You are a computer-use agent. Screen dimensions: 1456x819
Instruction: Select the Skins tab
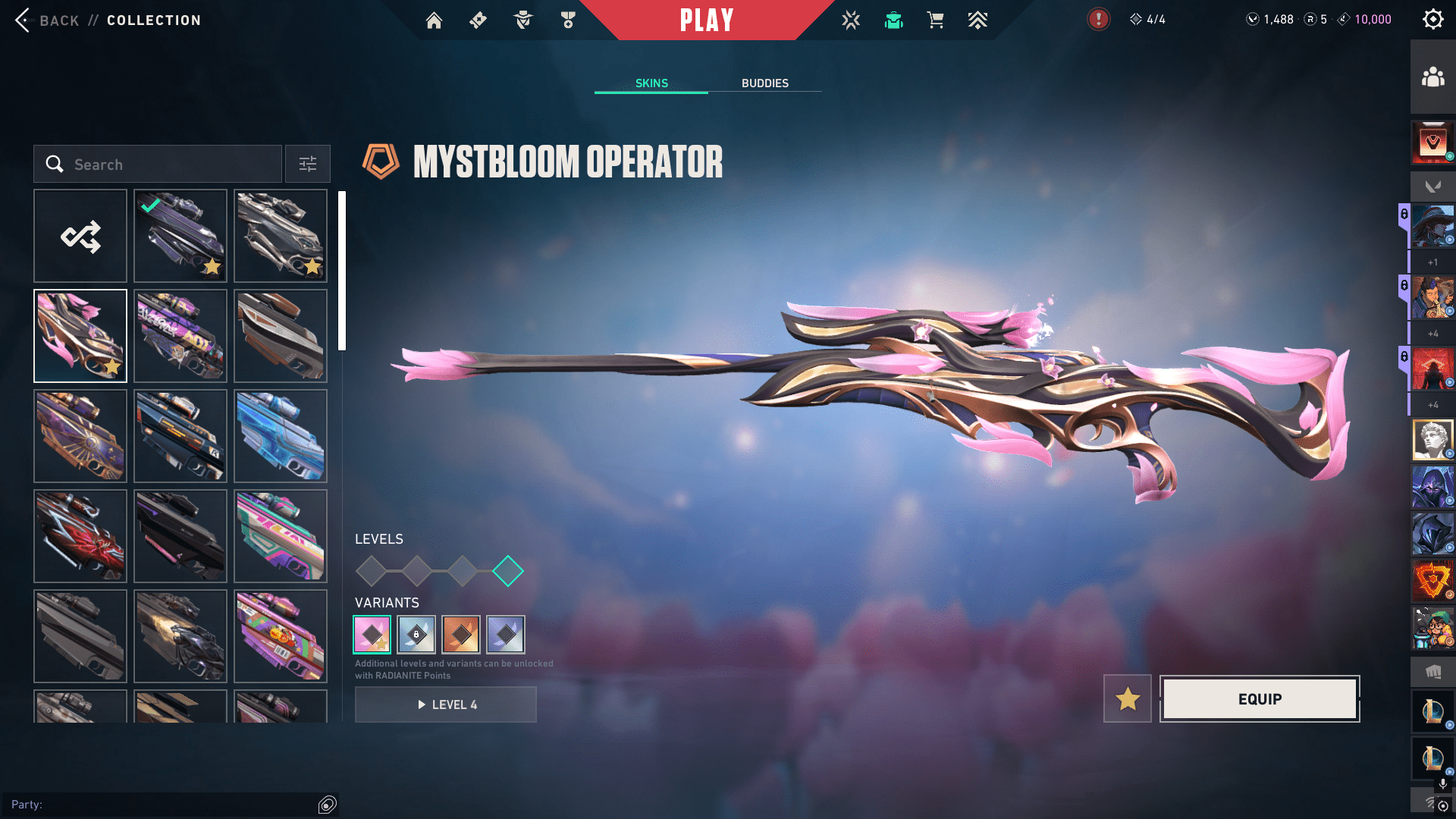pos(651,83)
